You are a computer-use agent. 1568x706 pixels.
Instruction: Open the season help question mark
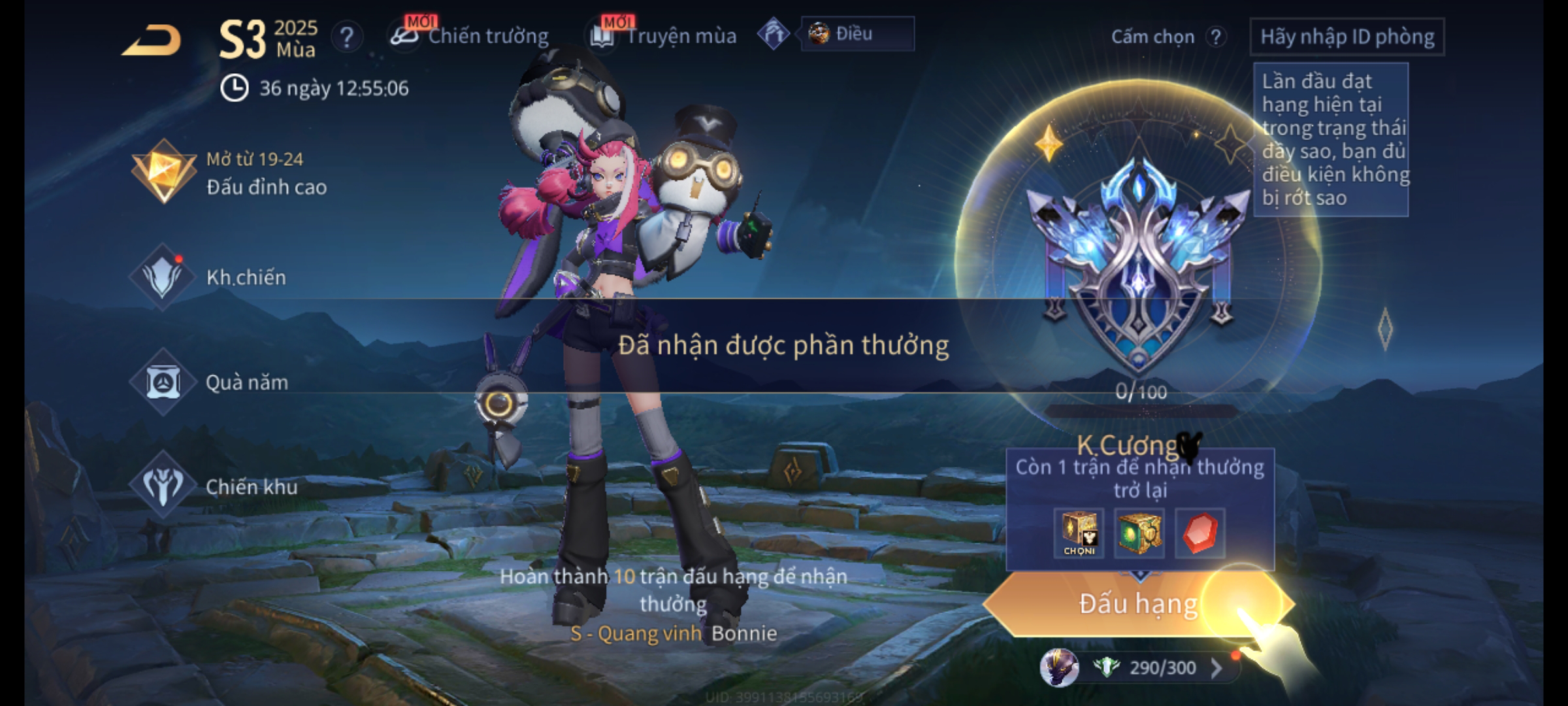(x=346, y=37)
